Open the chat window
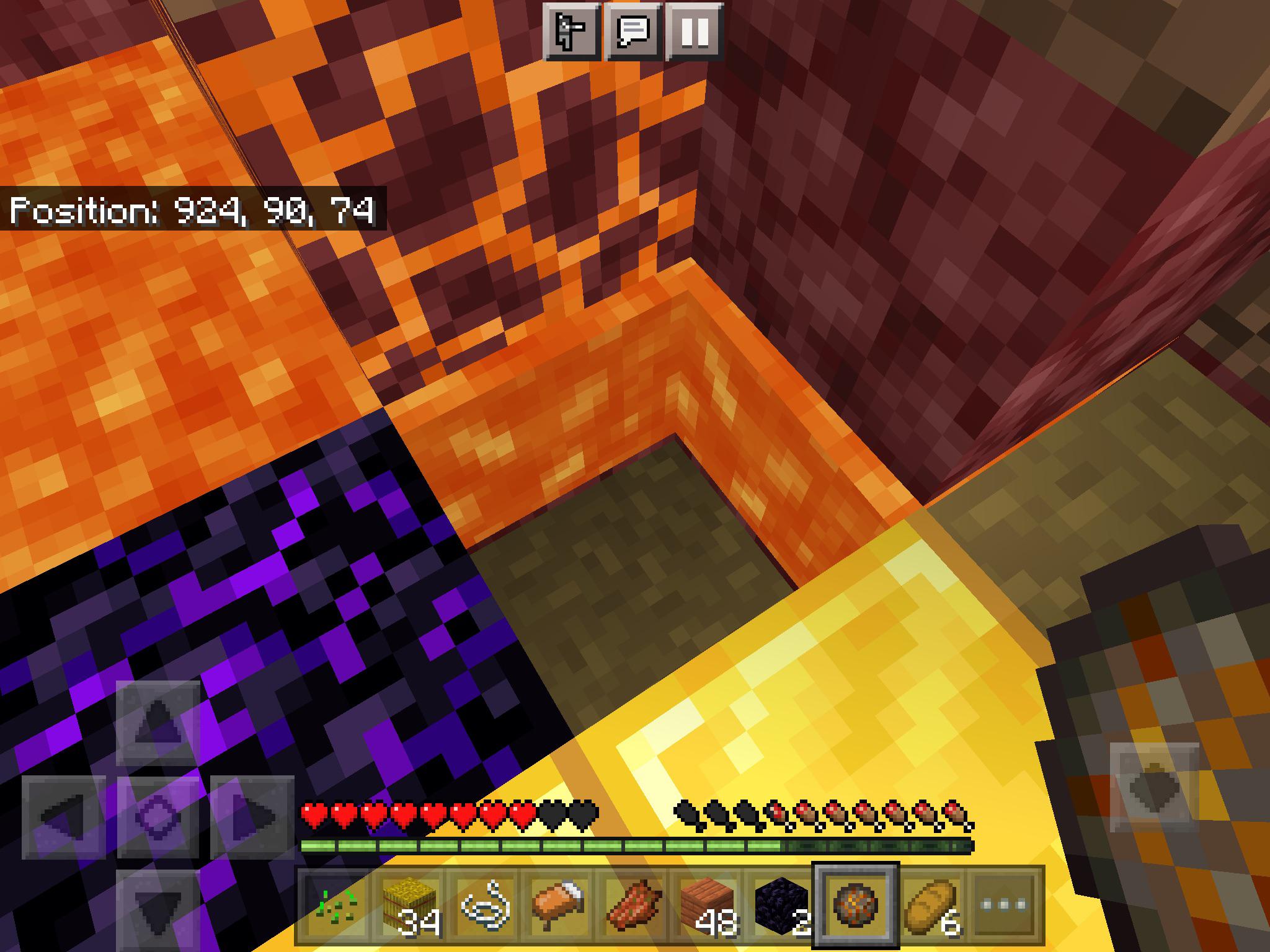Viewport: 1270px width, 952px height. (633, 30)
